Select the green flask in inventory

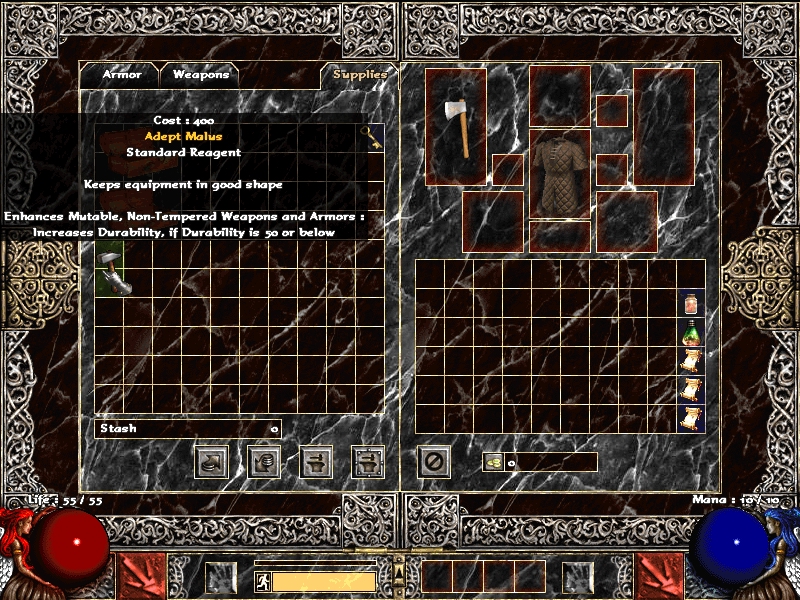(x=691, y=332)
